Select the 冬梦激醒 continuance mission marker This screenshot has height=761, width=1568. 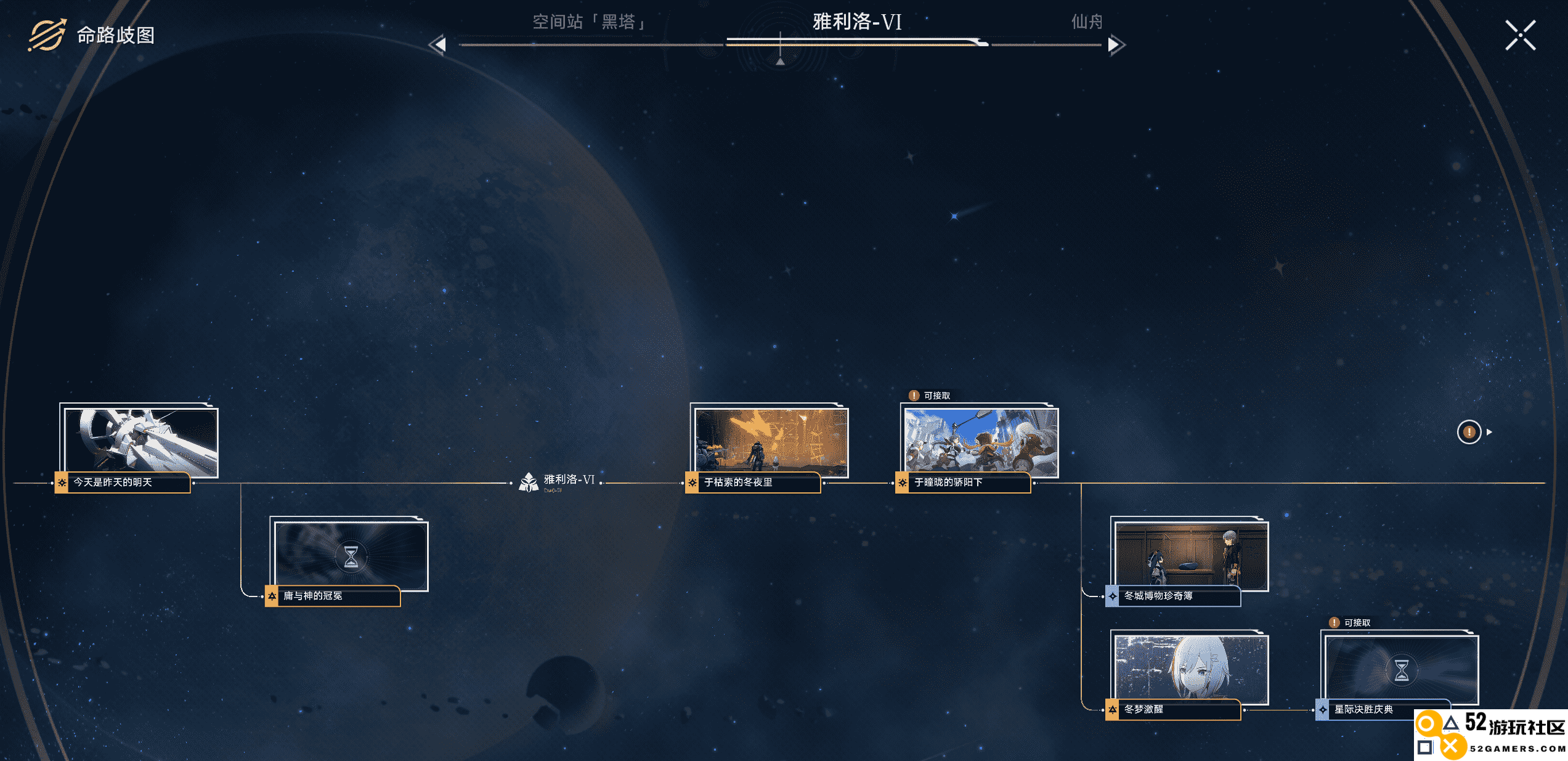tap(1113, 710)
